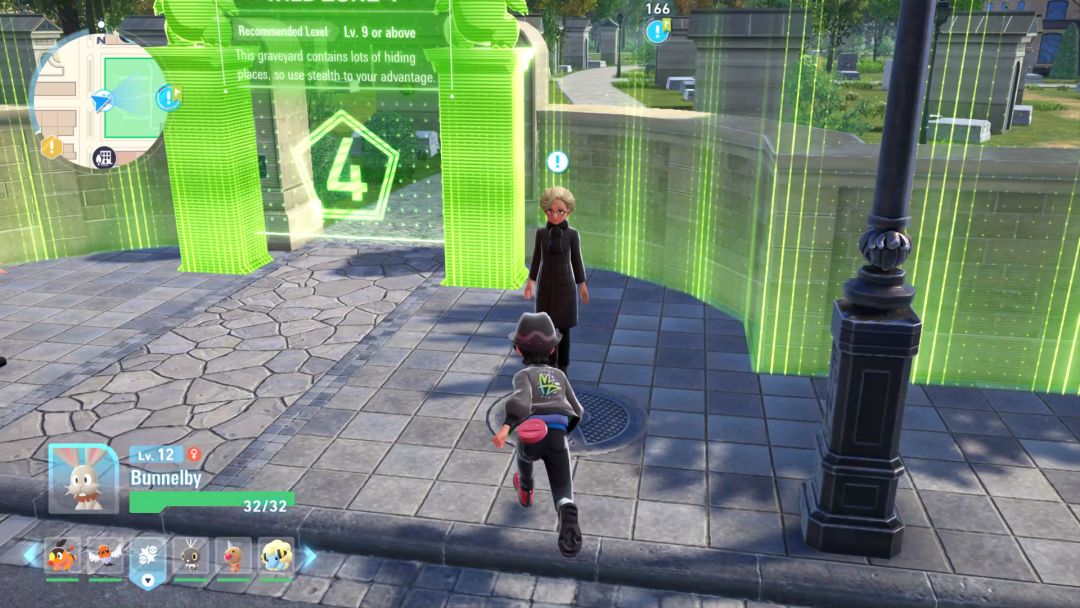Choose Tepig in the party bar
Screen dimensions: 1080x608
coord(62,556)
